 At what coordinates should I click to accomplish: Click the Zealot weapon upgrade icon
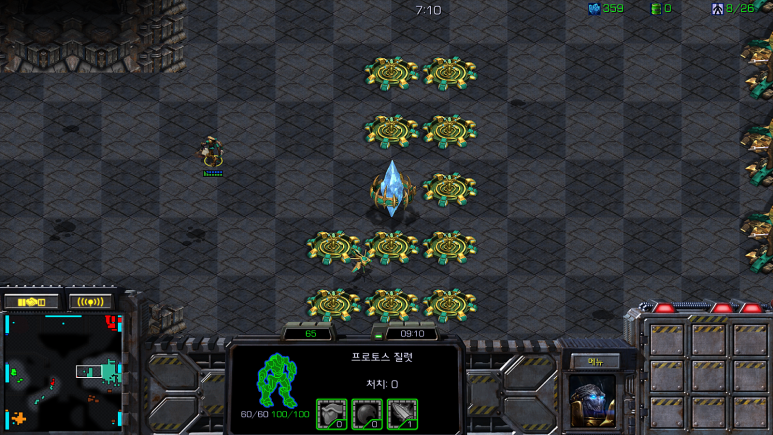(402, 413)
